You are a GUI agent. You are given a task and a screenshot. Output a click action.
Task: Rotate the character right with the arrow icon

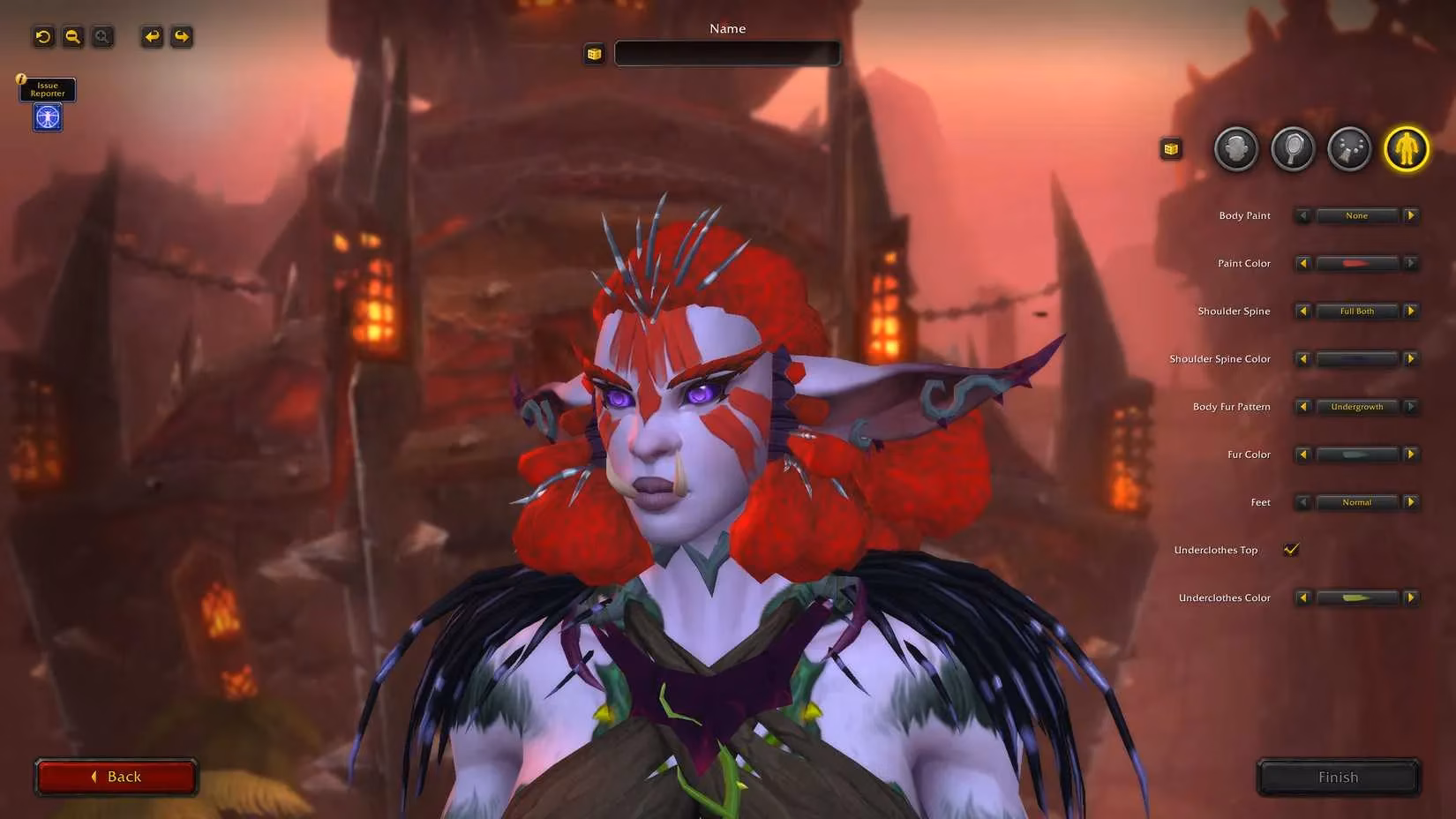tap(181, 36)
